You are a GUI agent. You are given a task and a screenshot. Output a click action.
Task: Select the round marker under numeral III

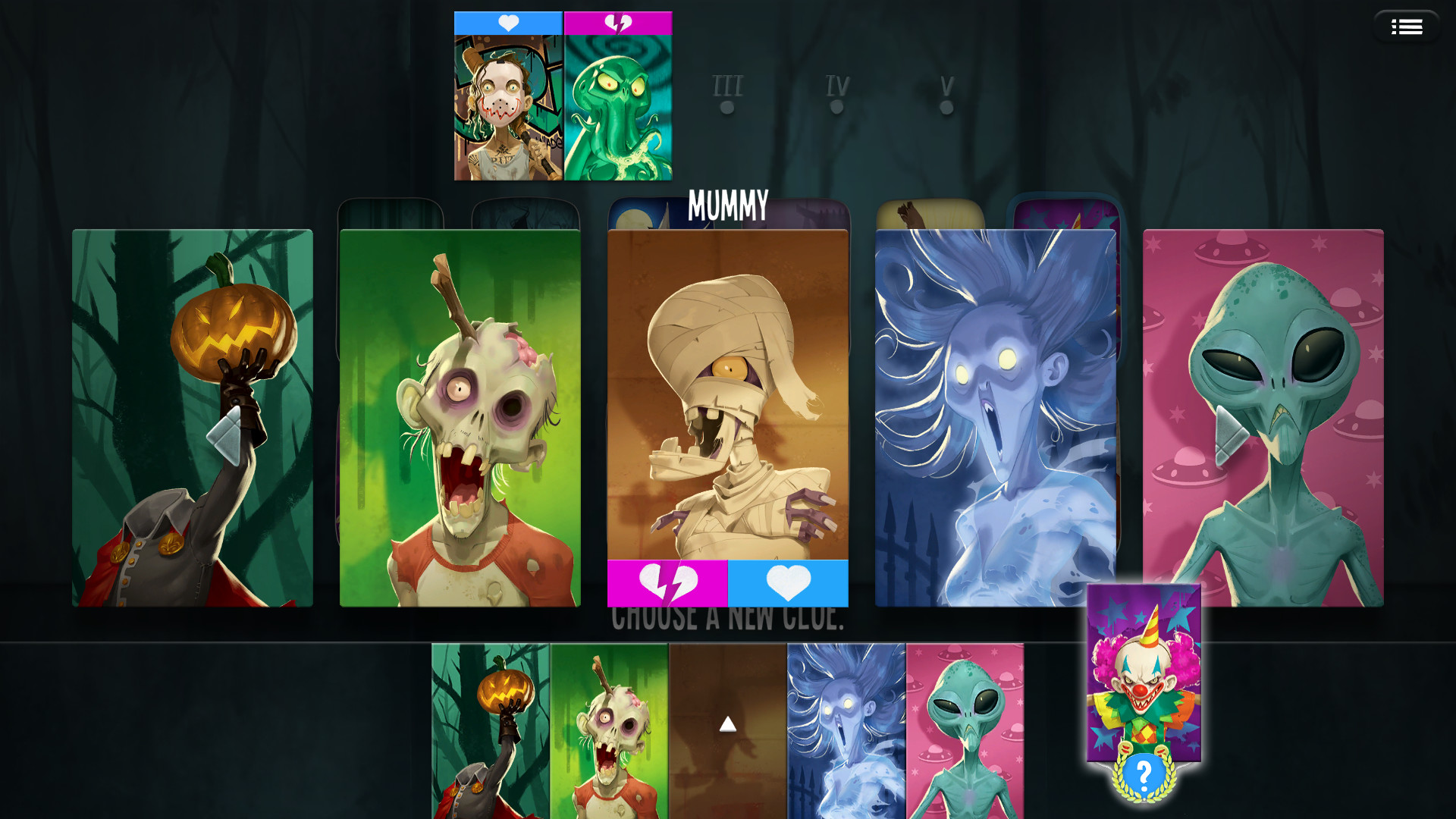click(x=726, y=107)
